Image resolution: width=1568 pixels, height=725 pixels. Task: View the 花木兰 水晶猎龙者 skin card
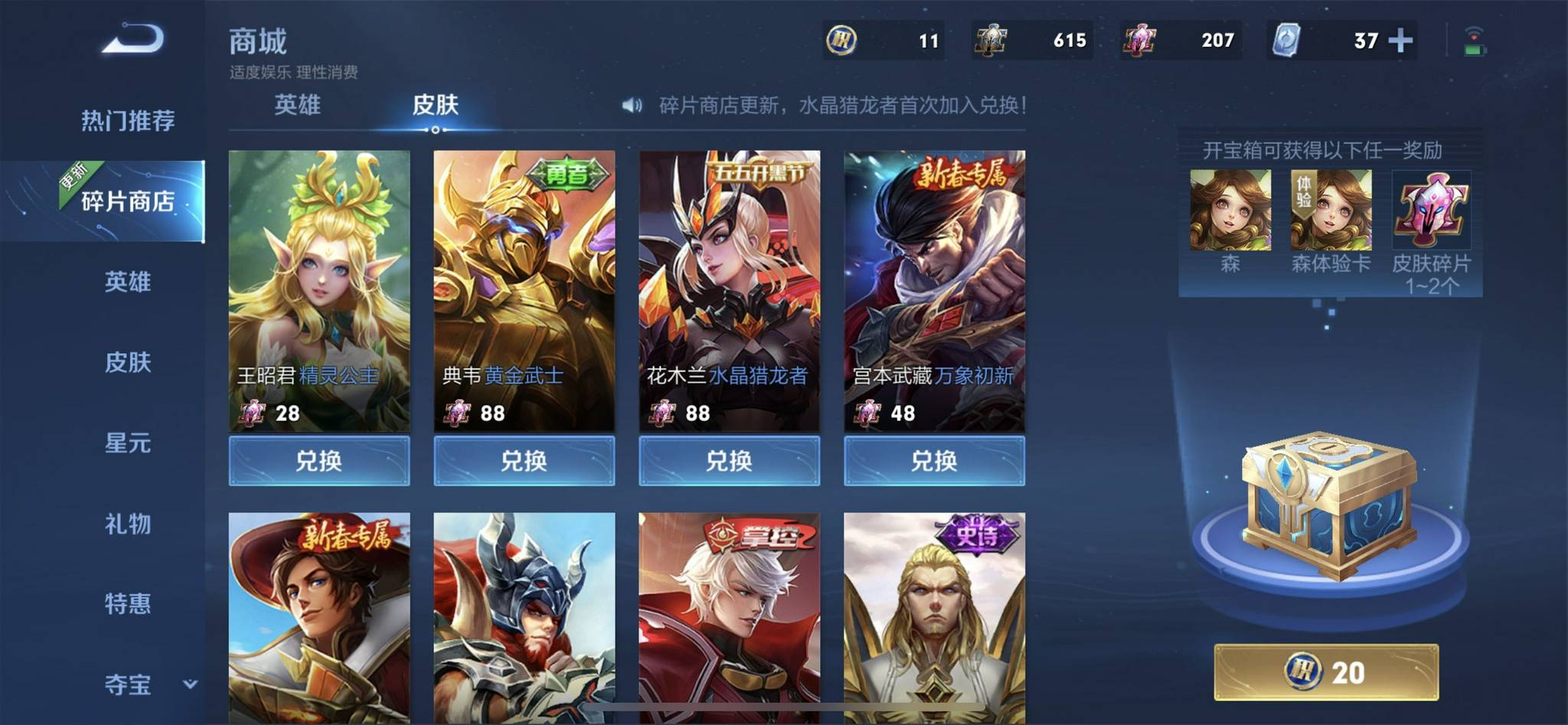pos(730,291)
